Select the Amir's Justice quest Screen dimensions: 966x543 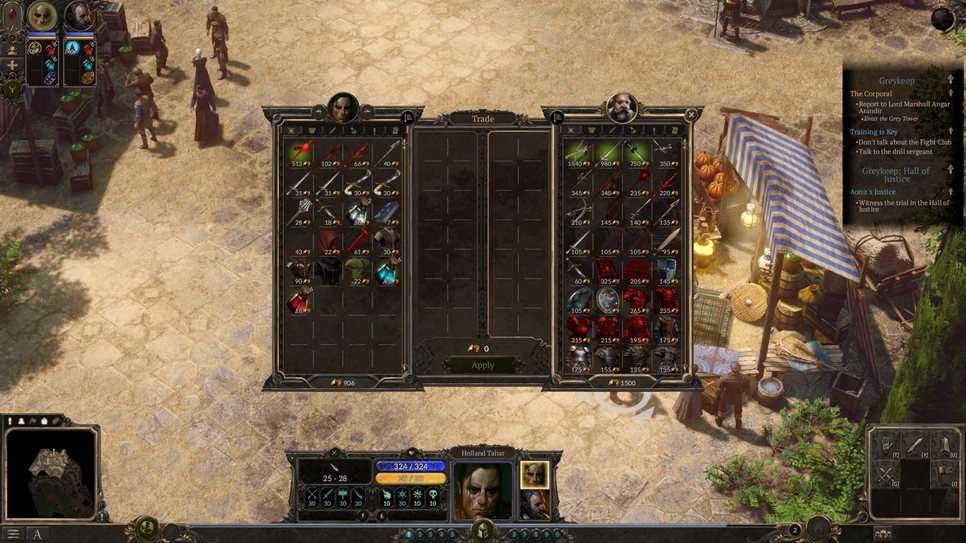point(872,191)
